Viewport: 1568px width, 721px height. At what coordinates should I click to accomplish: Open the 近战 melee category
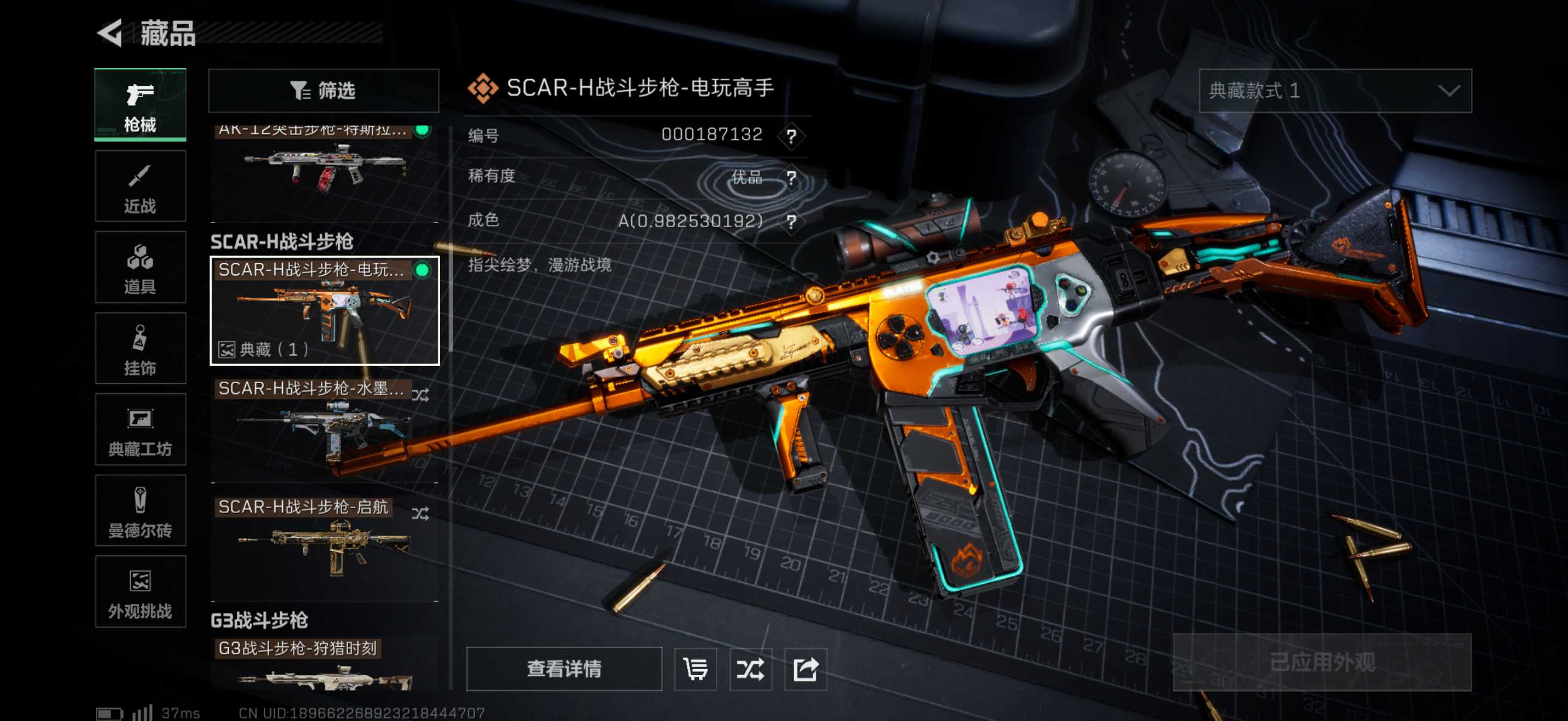click(x=140, y=186)
